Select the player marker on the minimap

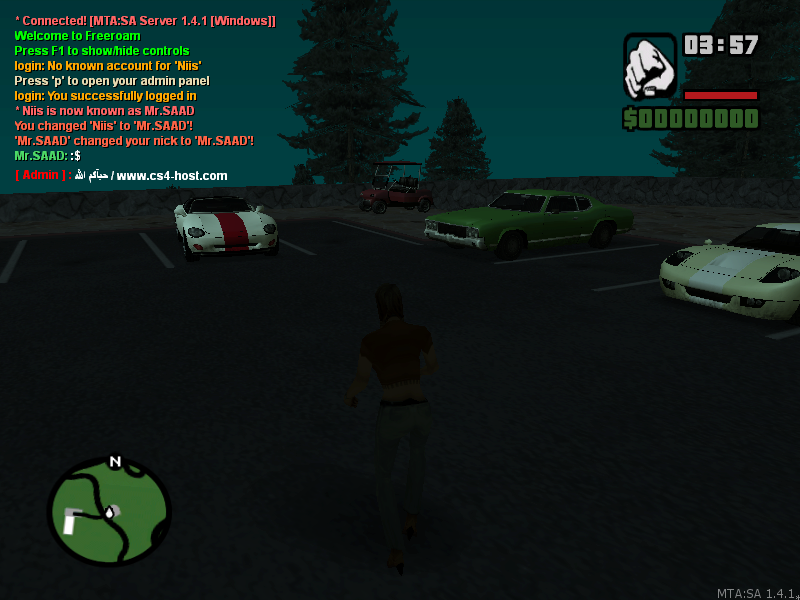coord(109,513)
